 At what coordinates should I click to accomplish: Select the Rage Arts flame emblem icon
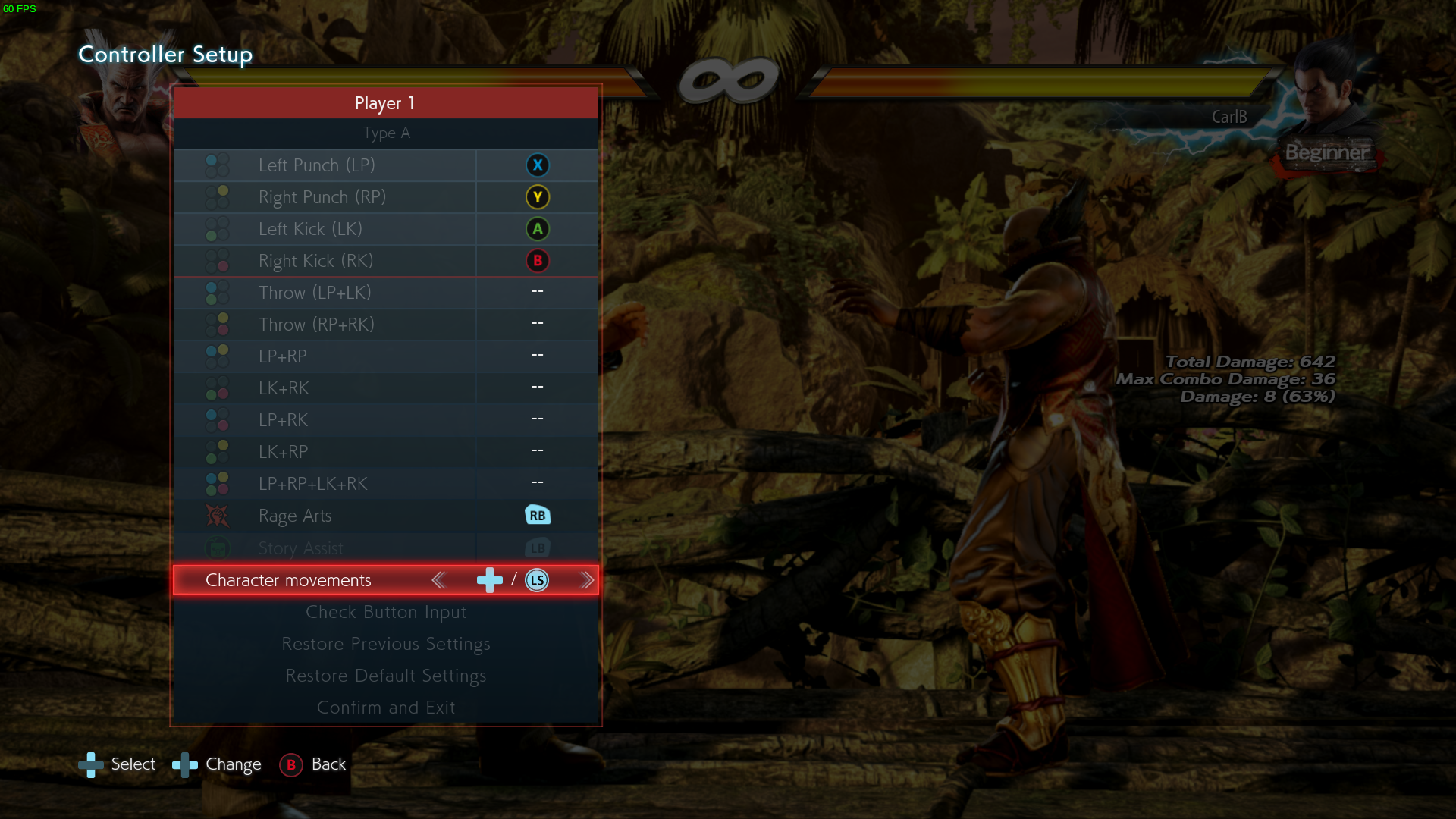pos(217,515)
